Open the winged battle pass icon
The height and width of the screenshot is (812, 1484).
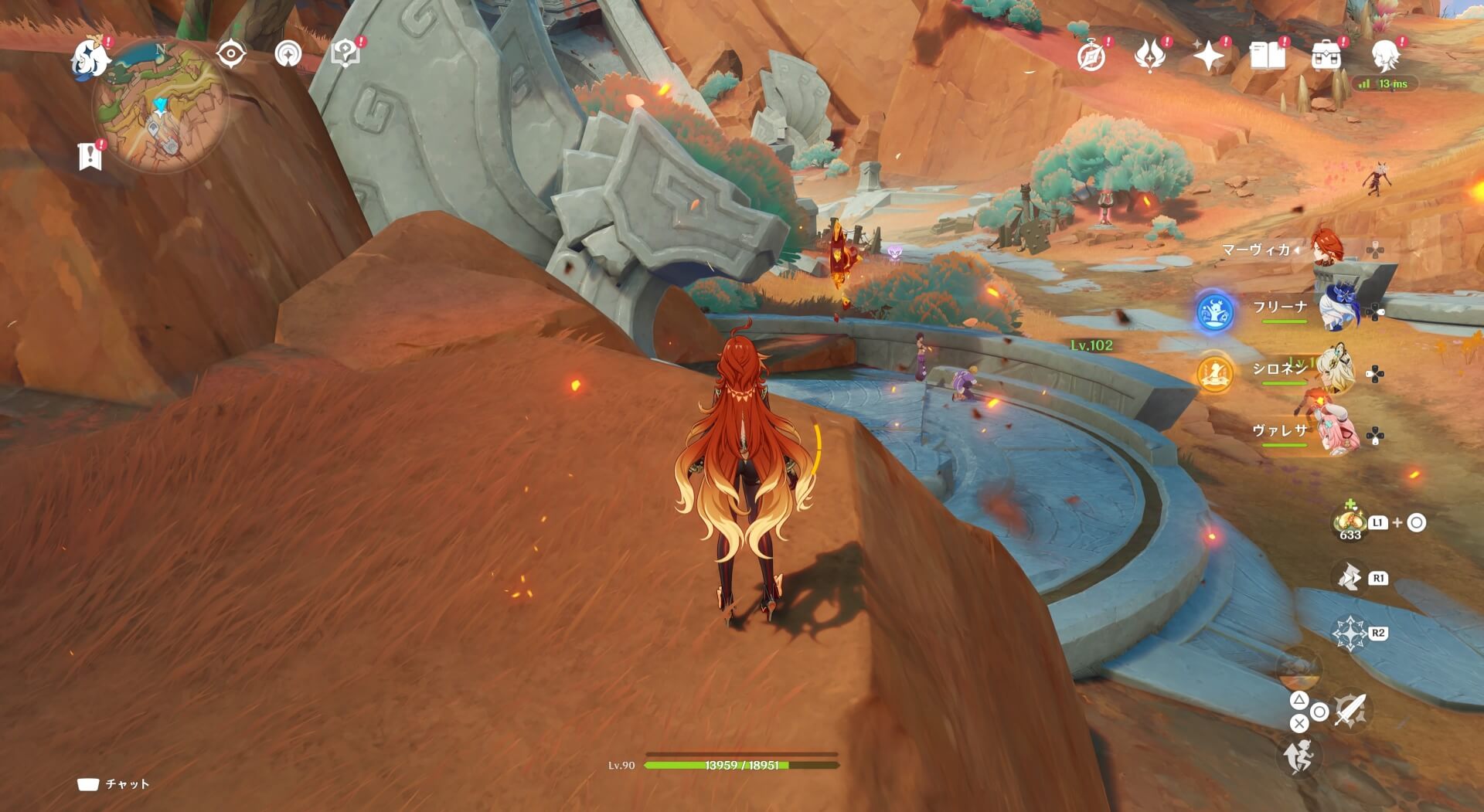[x=1149, y=56]
